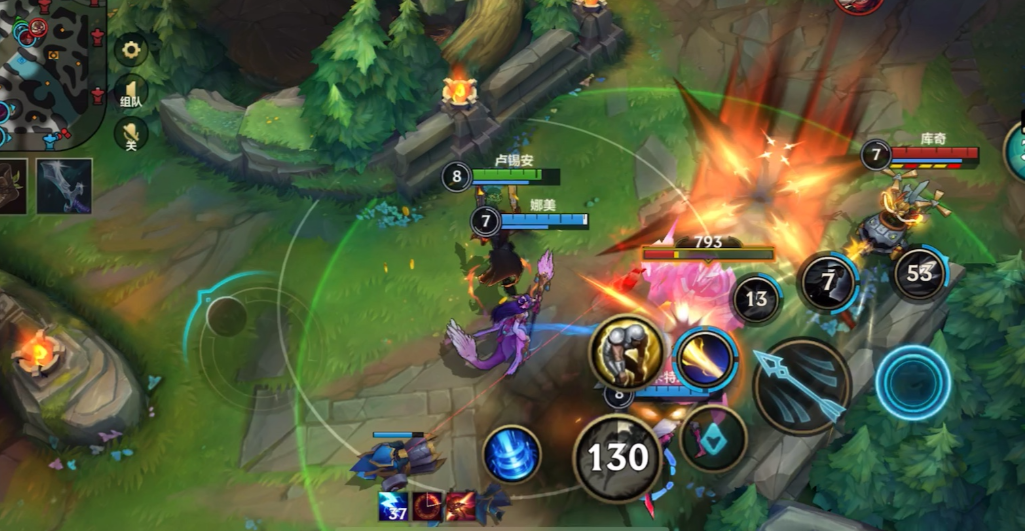The image size is (1025, 531).
Task: Use the blue recall swirl button
Action: pos(512,453)
